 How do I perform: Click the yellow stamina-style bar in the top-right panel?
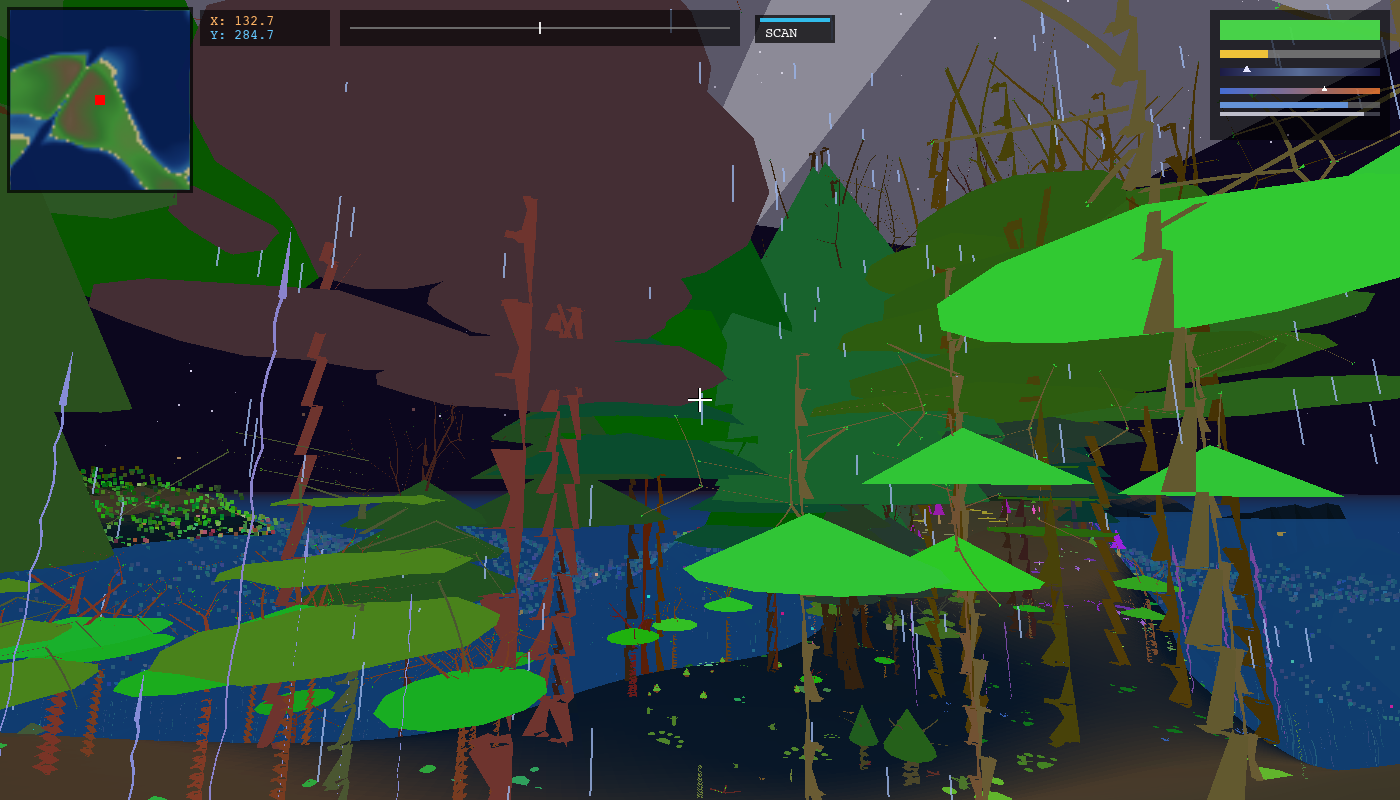point(1242,54)
